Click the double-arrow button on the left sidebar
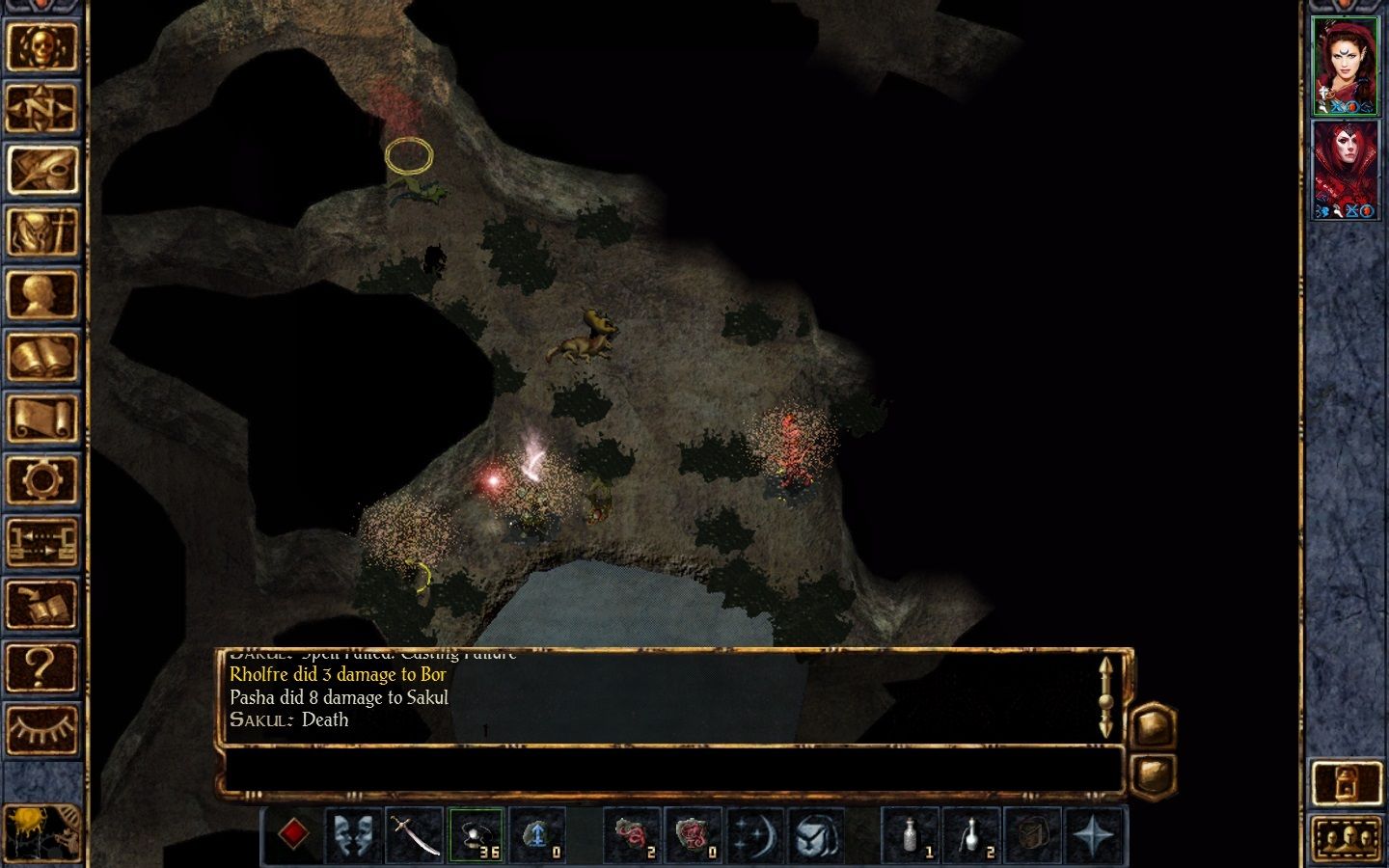1389x868 pixels. pyautogui.click(x=41, y=543)
